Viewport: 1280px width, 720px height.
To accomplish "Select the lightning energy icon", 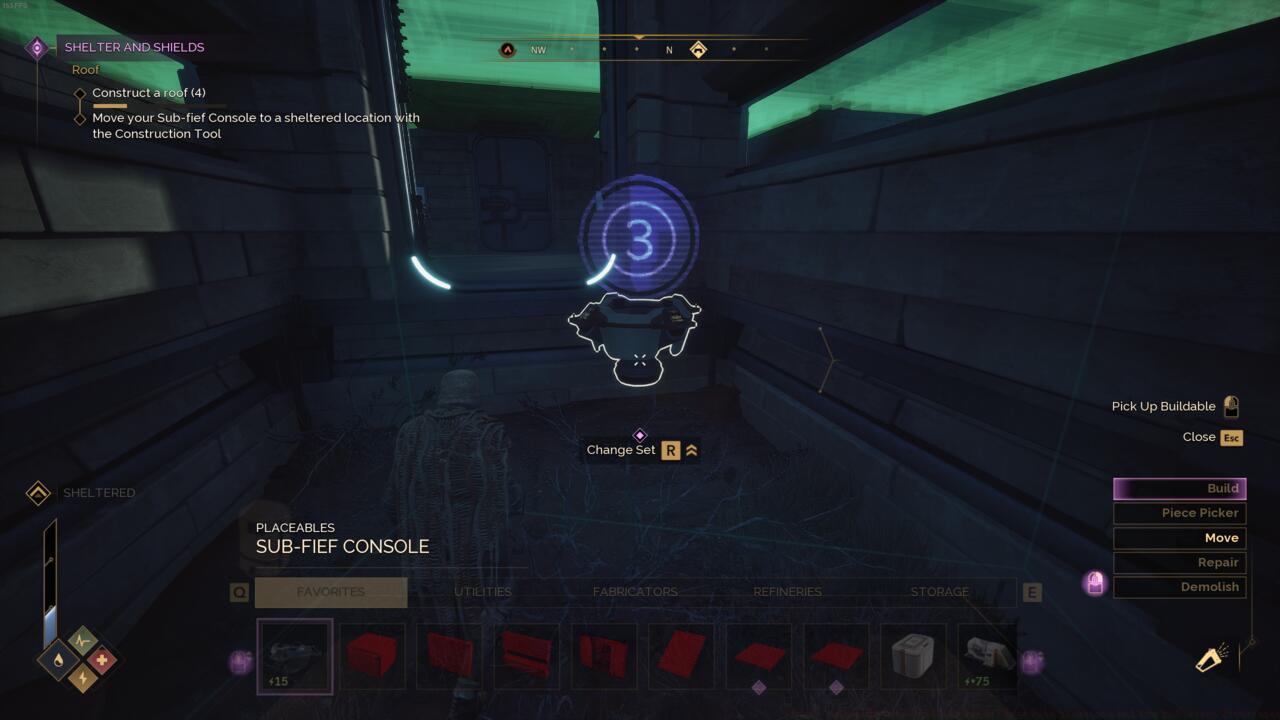I will pyautogui.click(x=81, y=677).
